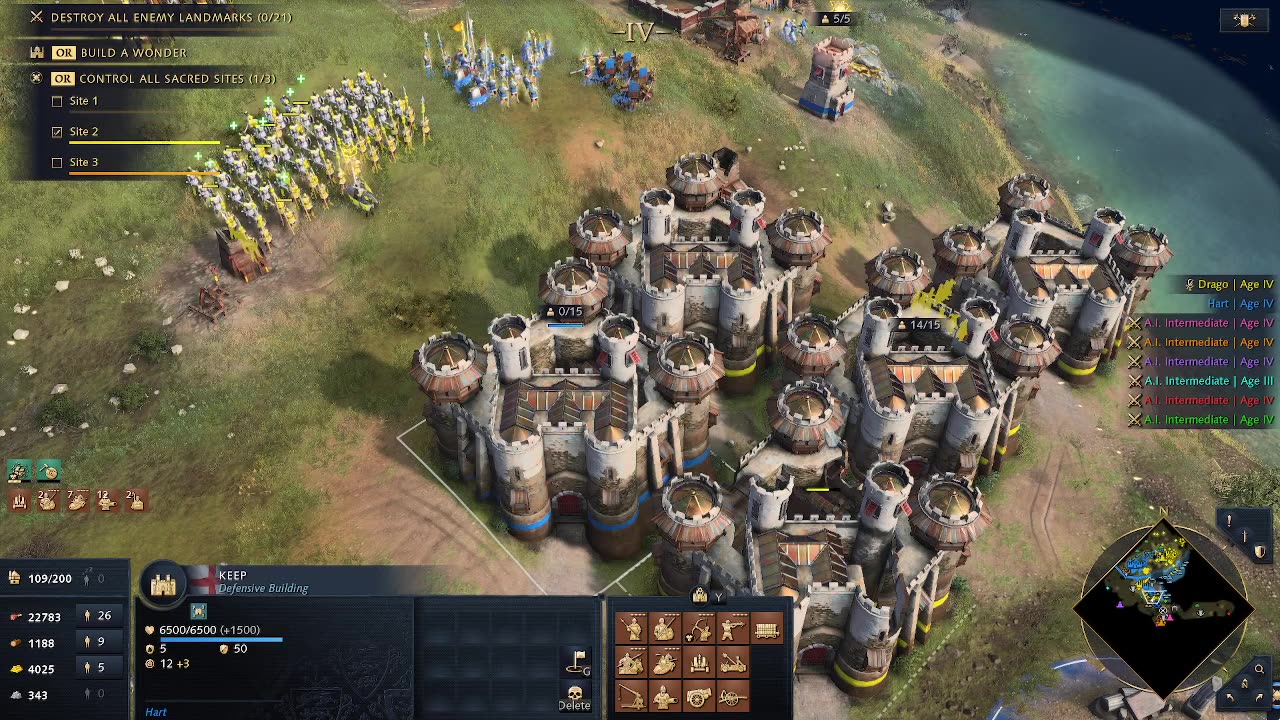This screenshot has width=1280, height=720.
Task: Toggle the Site 3 checkbox
Action: tap(57, 161)
